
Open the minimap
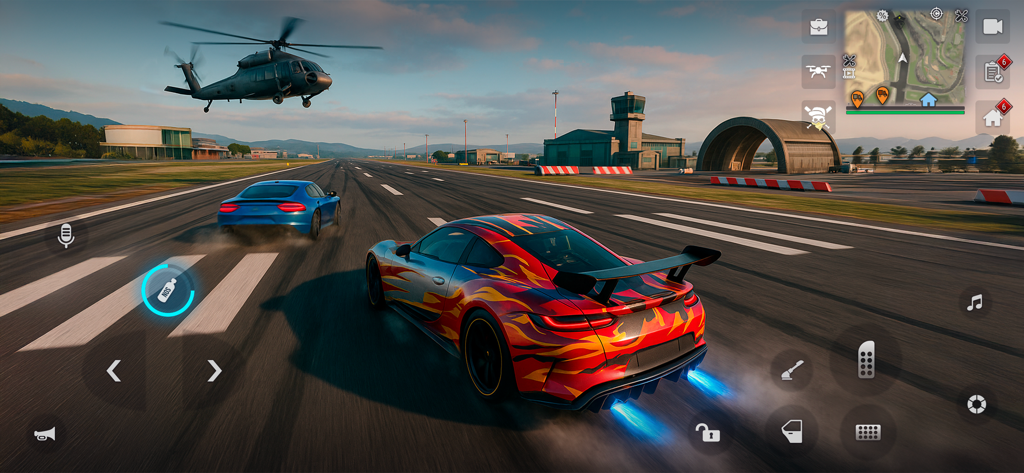pyautogui.click(x=905, y=56)
